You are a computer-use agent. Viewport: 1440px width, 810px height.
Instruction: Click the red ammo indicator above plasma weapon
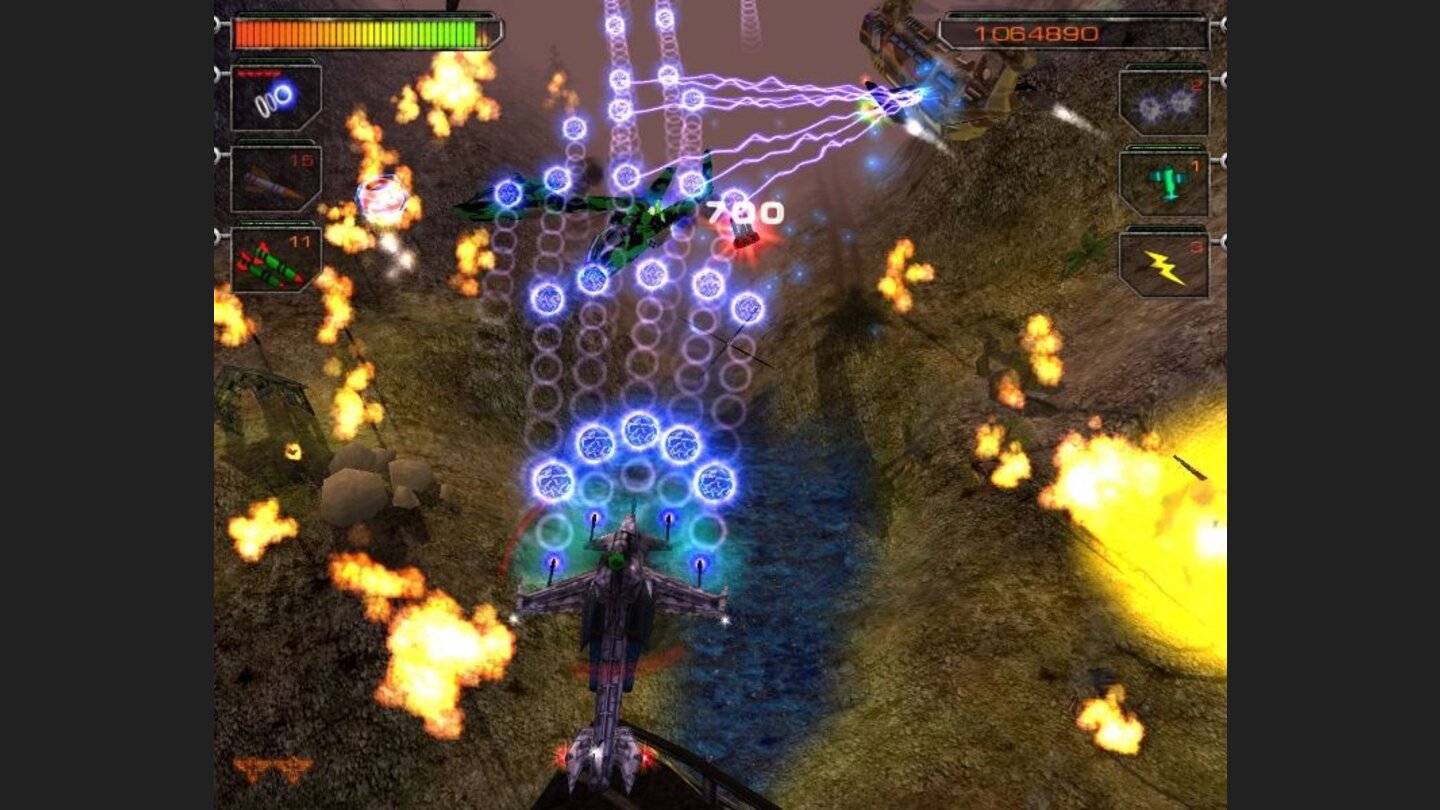coord(258,72)
